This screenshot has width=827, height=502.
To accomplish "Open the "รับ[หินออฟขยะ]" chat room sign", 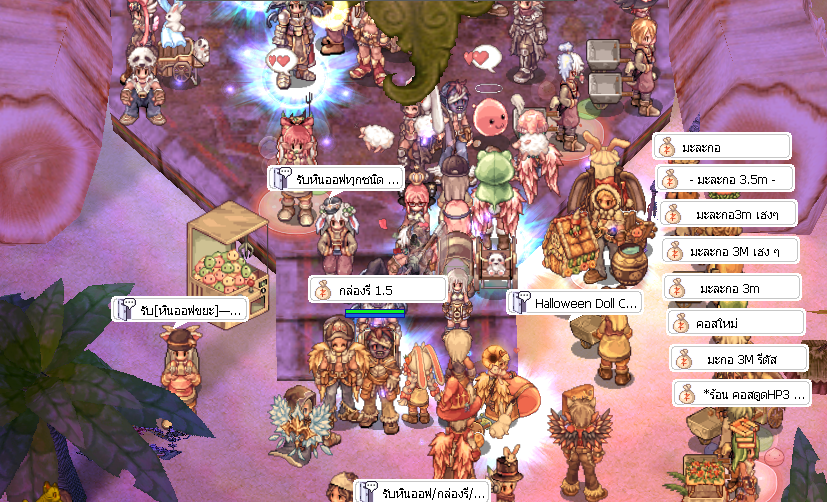I will click(x=181, y=309).
